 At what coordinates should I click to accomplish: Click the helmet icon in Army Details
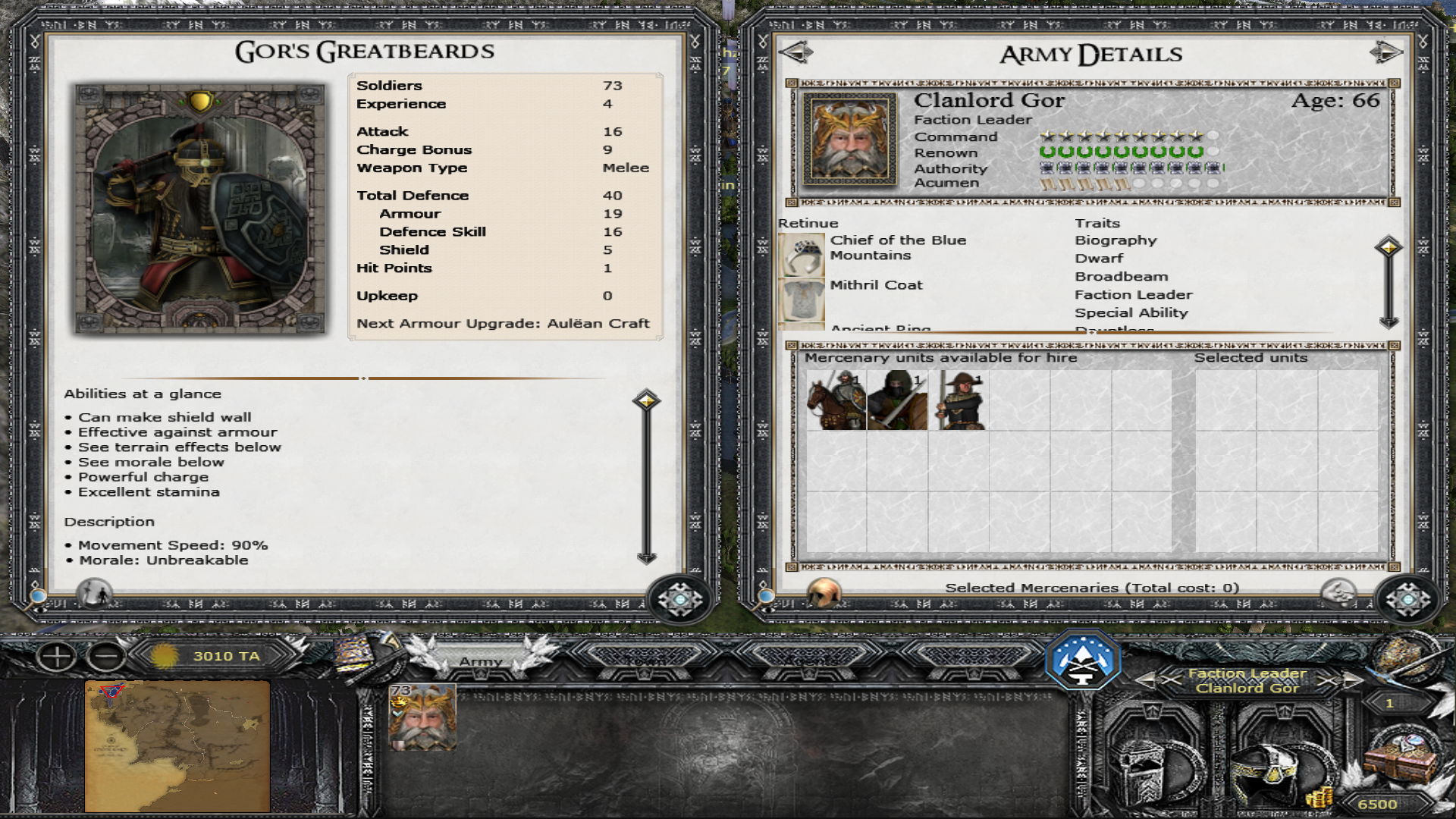[x=824, y=592]
